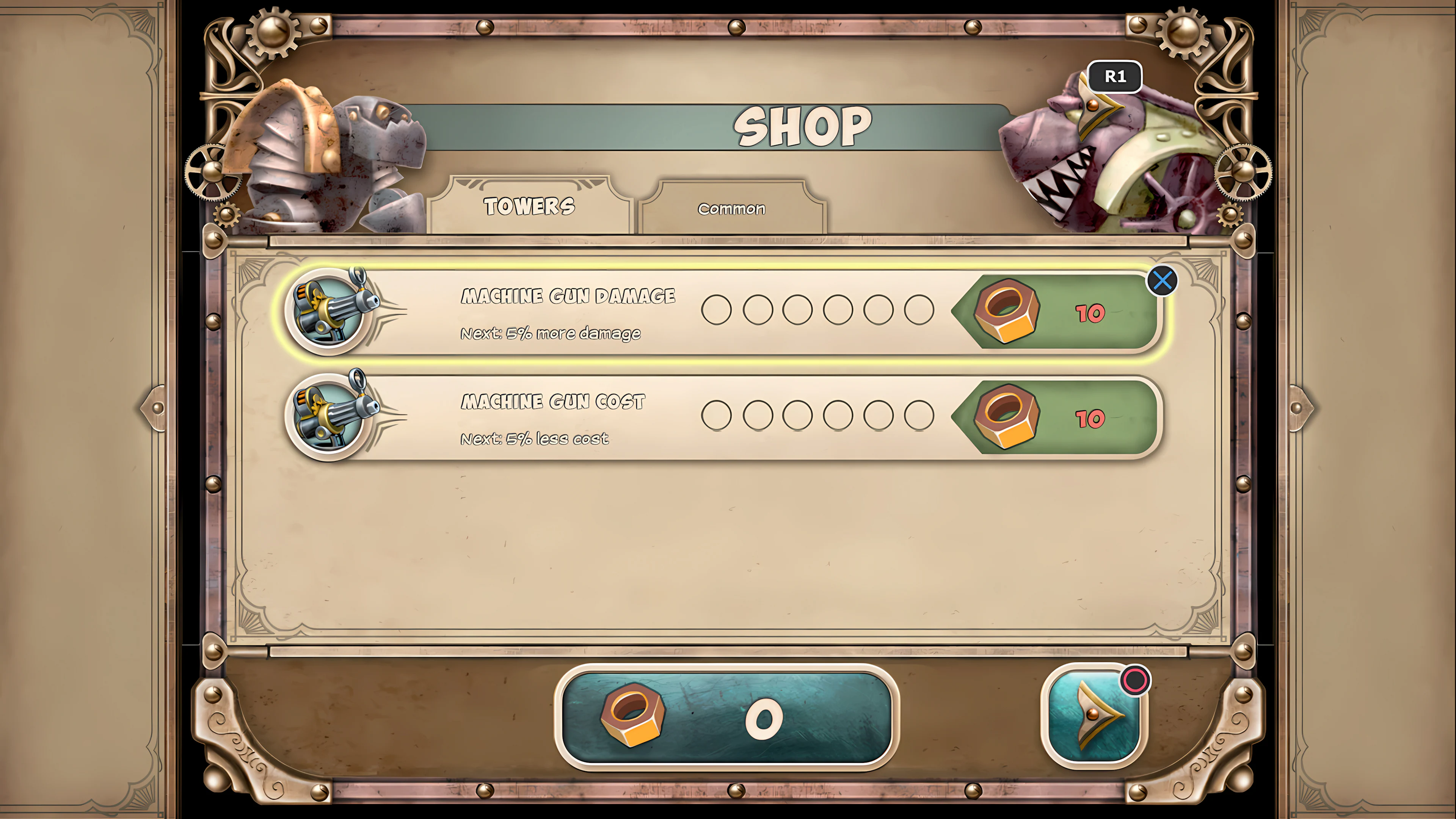
Task: Click the first progress circle of Machine Gun Damage
Action: 716,310
